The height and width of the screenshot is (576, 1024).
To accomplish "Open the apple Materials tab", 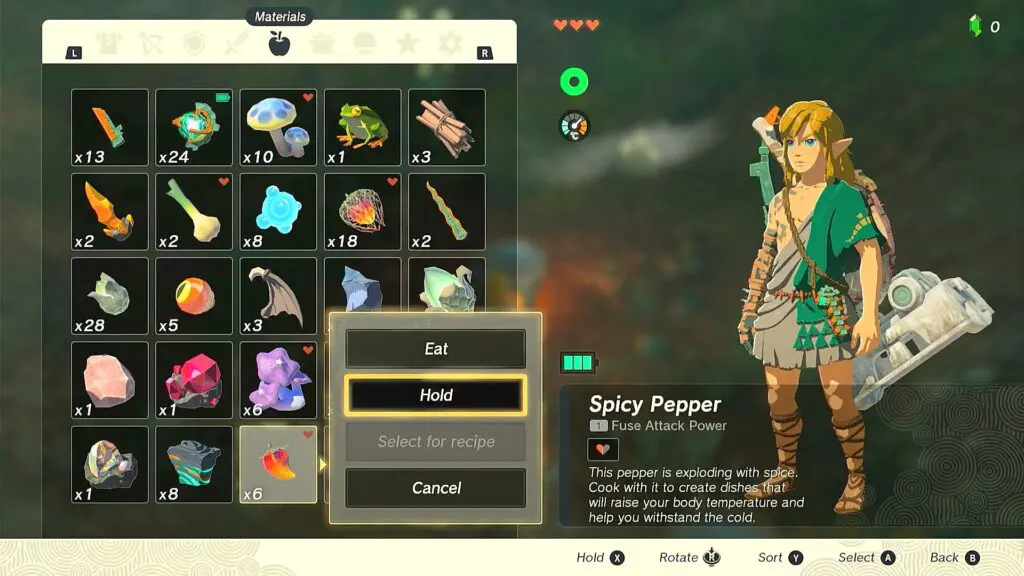I will [x=279, y=43].
